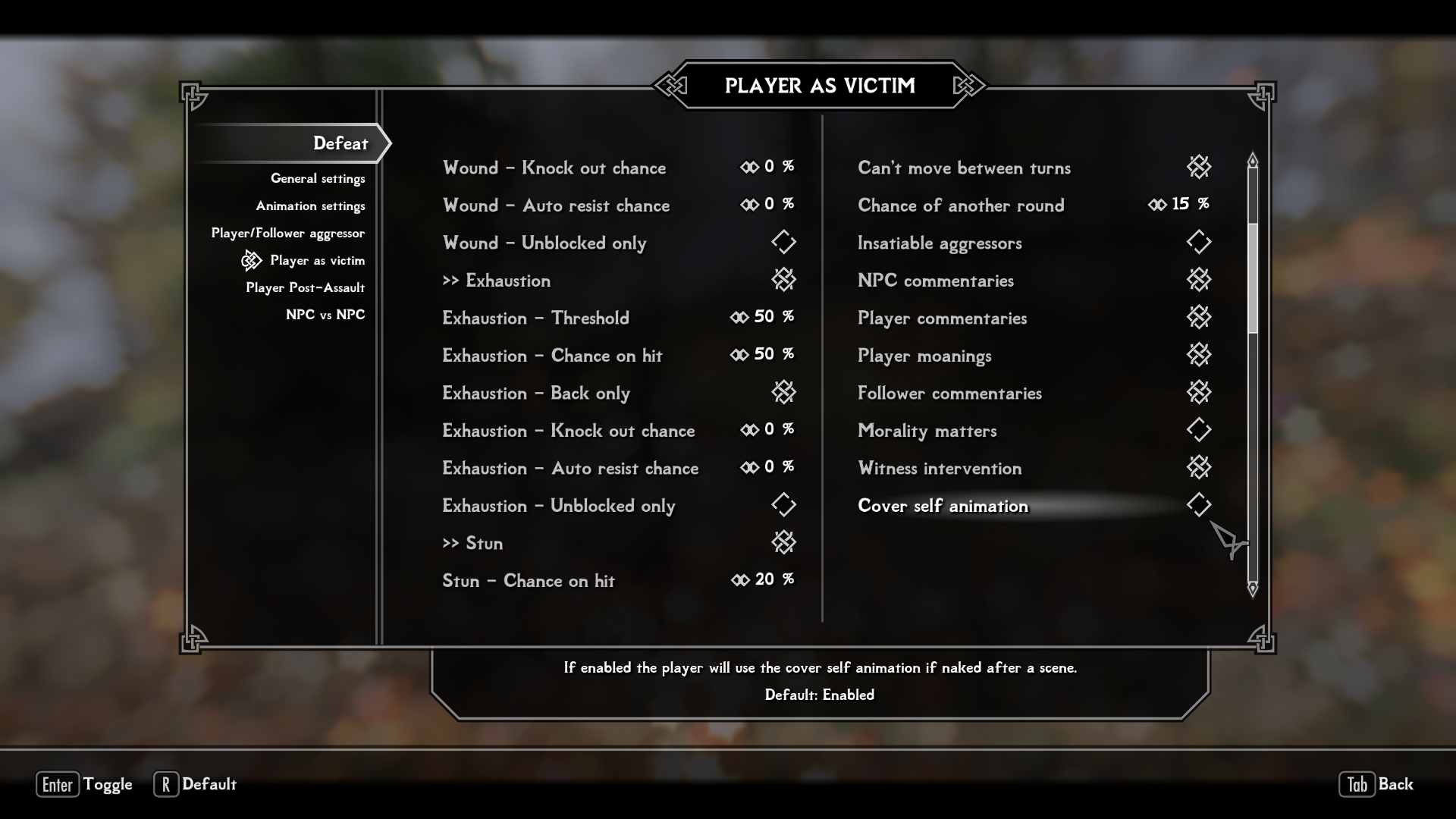The image size is (1456, 819).
Task: Toggle Witness intervention setting
Action: [1198, 468]
